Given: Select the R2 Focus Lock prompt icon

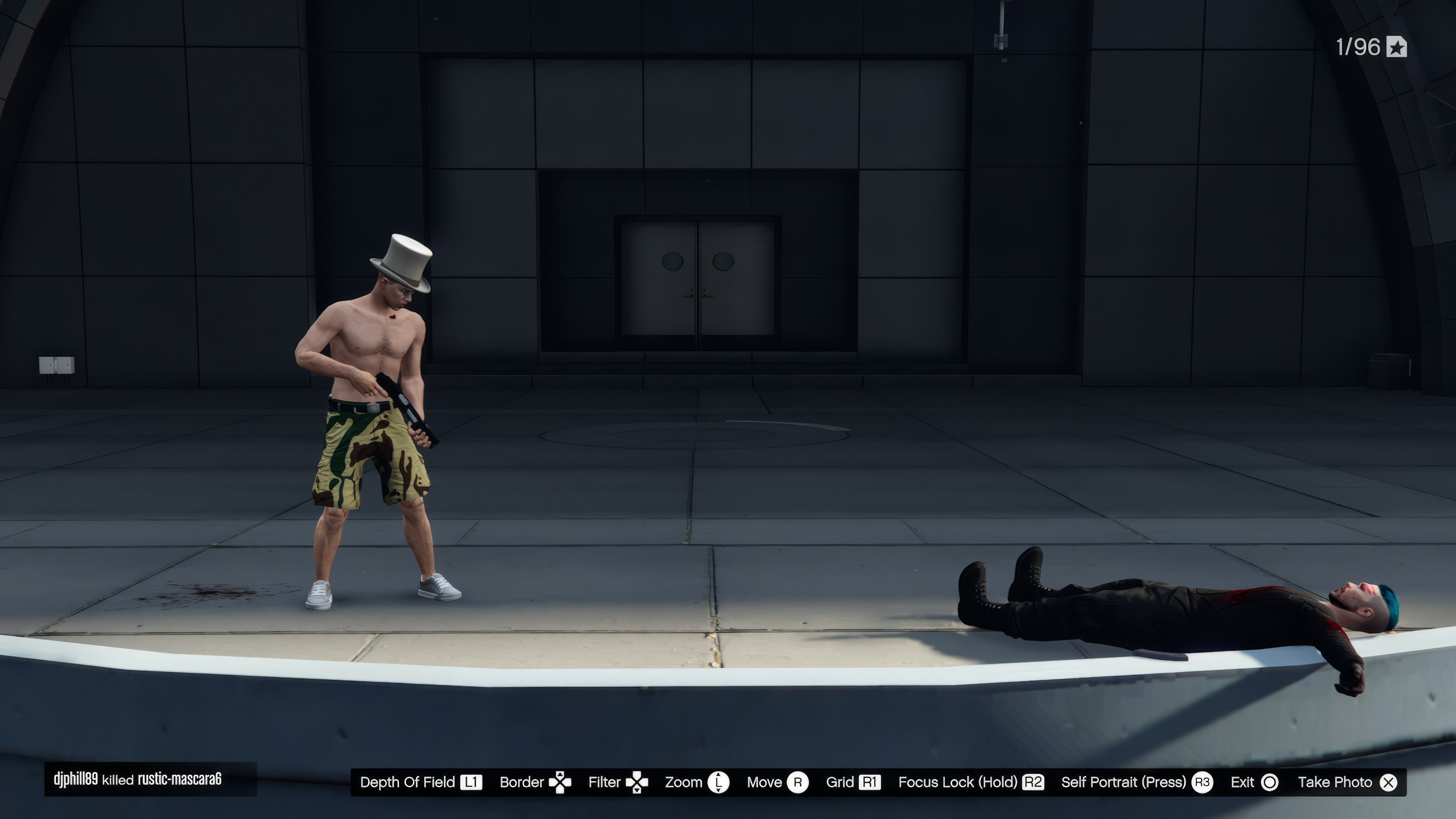Looking at the screenshot, I should point(1033,782).
